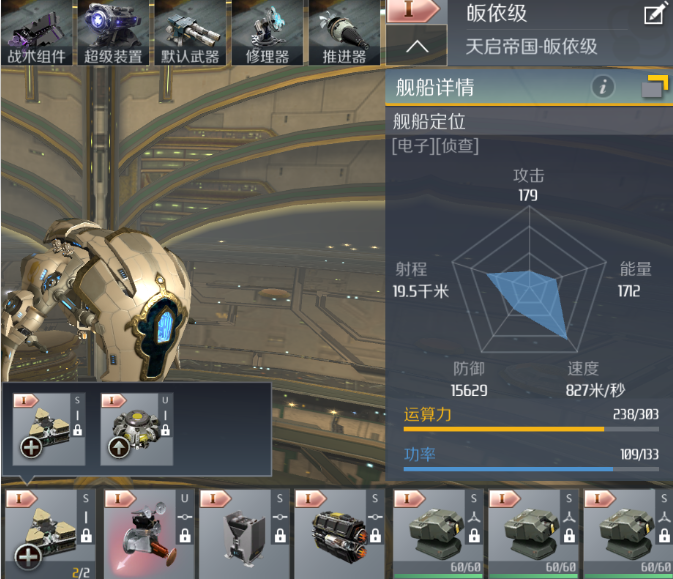673x579 pixels.
Task: Switch to the 超级装置 category
Action: [x=114, y=33]
